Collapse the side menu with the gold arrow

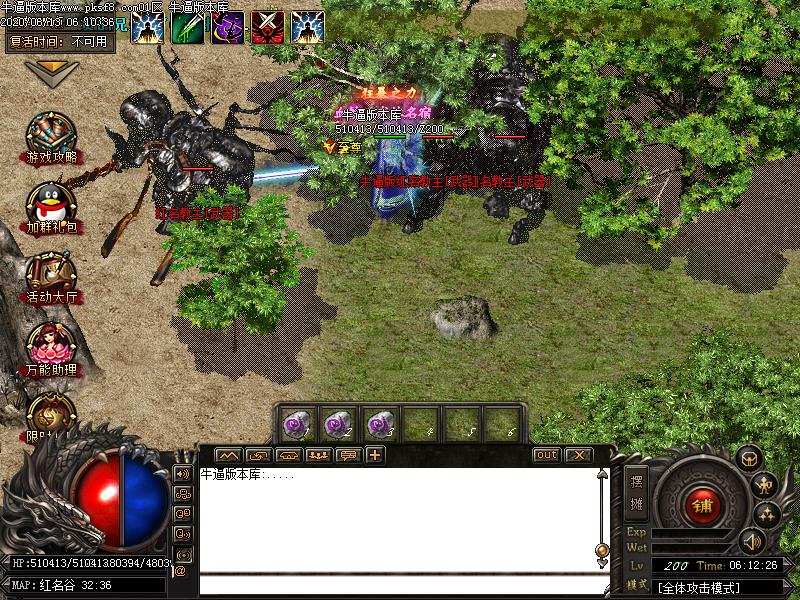52,72
